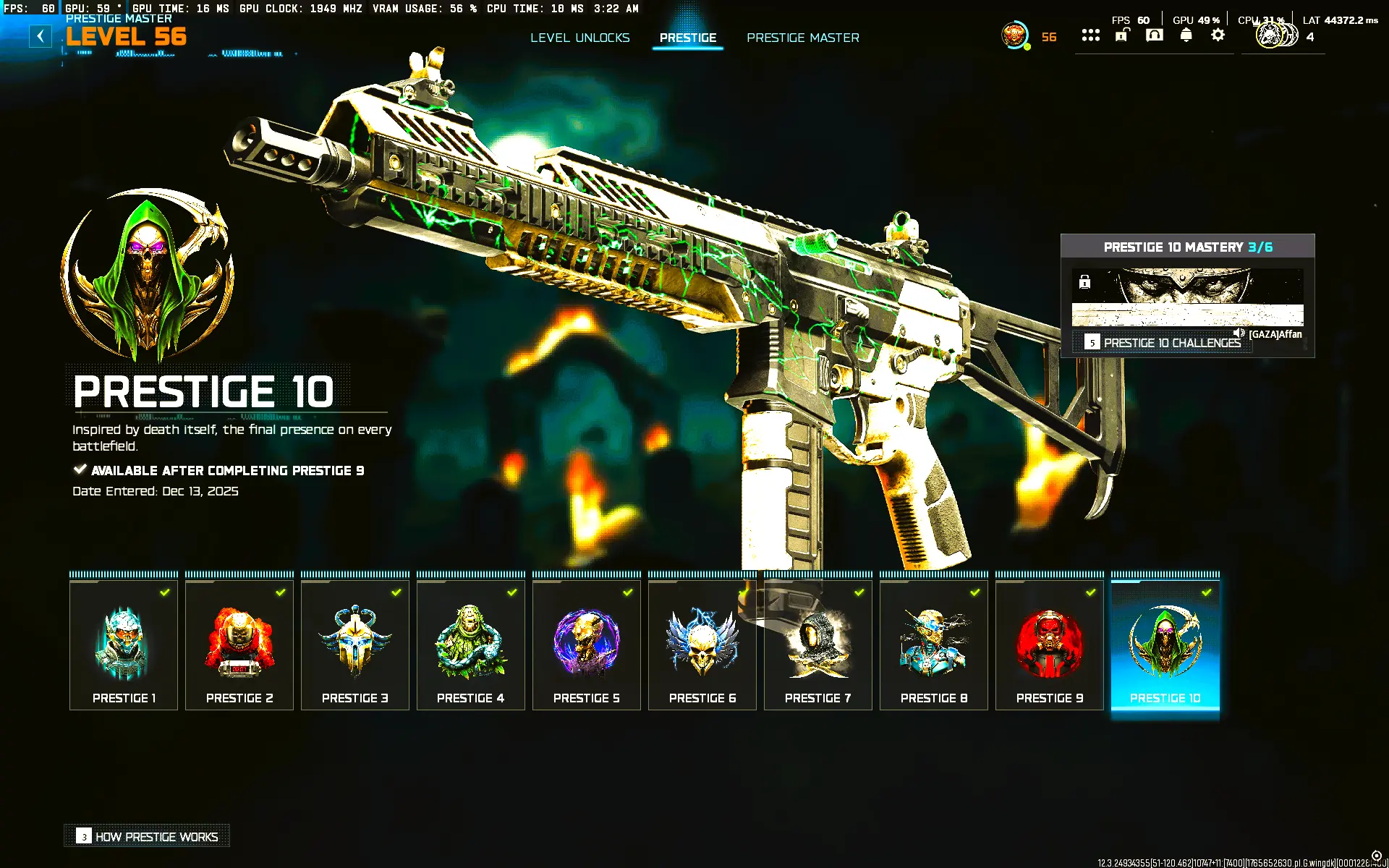
Task: Open the settings gear icon
Action: click(1218, 35)
